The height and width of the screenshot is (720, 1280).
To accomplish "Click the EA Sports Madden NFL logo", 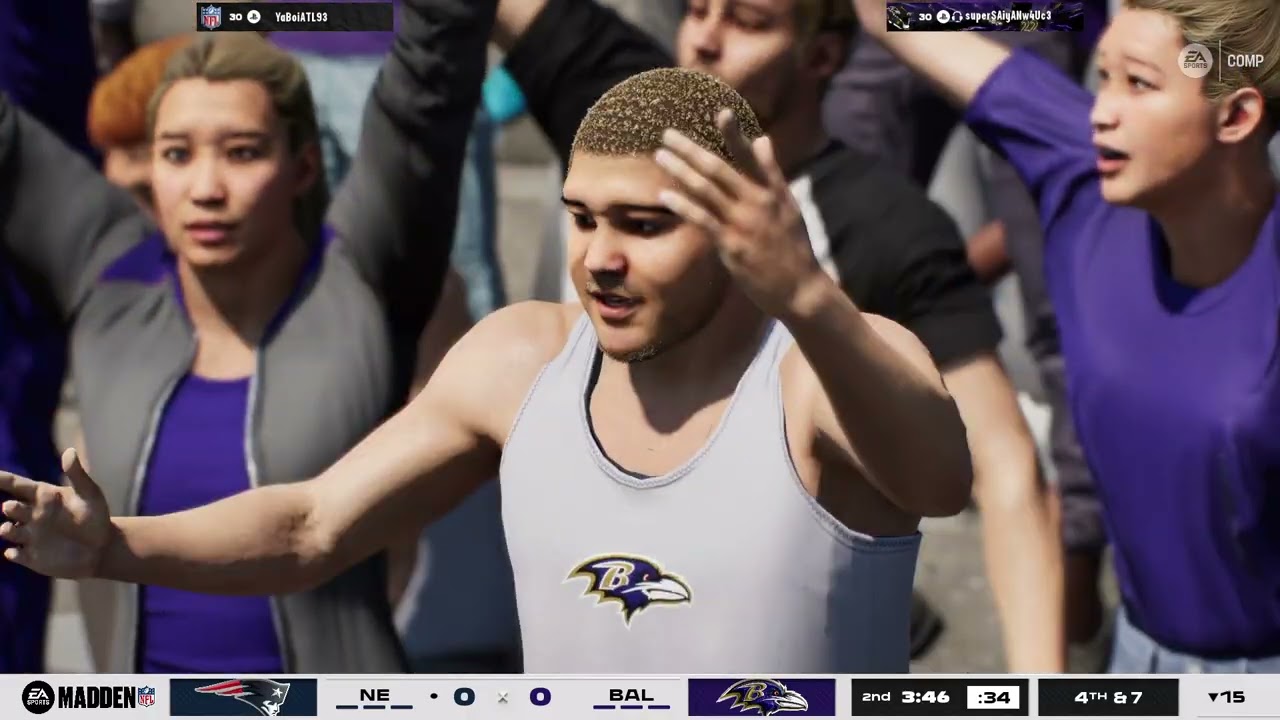I will (x=89, y=697).
